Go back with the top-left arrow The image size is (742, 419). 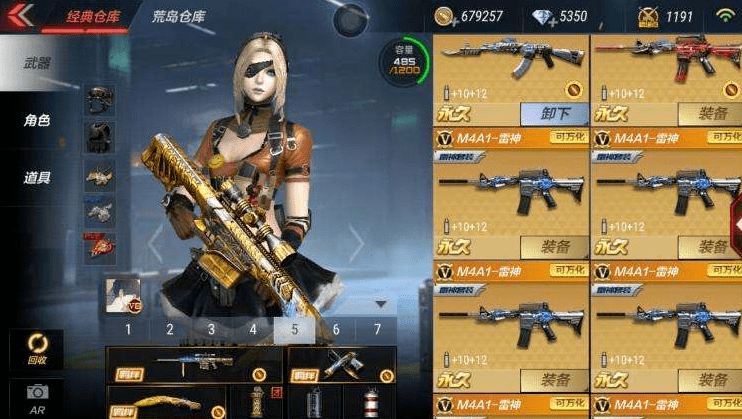[x=20, y=14]
